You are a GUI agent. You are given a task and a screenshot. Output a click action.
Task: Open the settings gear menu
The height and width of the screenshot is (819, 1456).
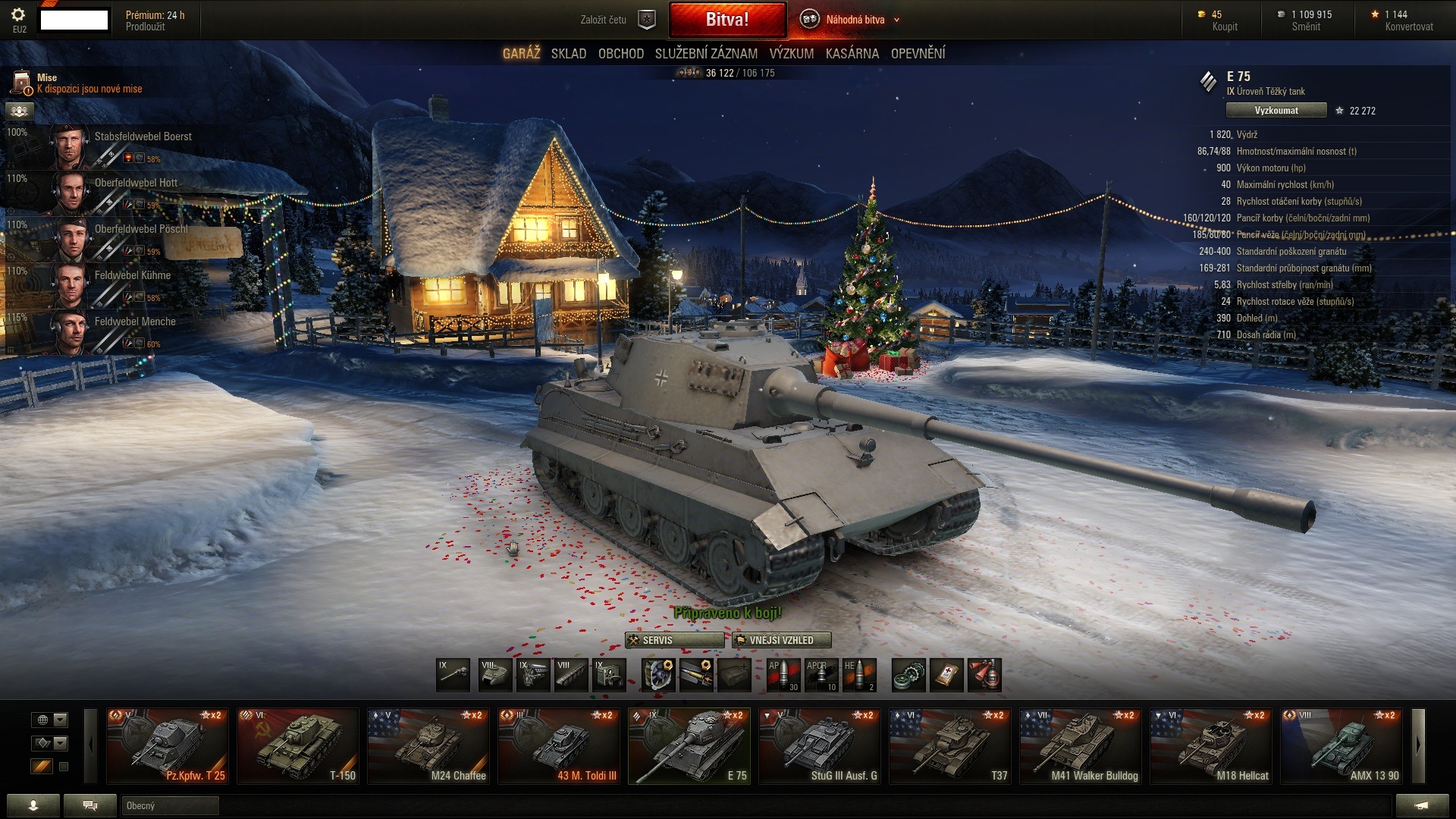[18, 15]
